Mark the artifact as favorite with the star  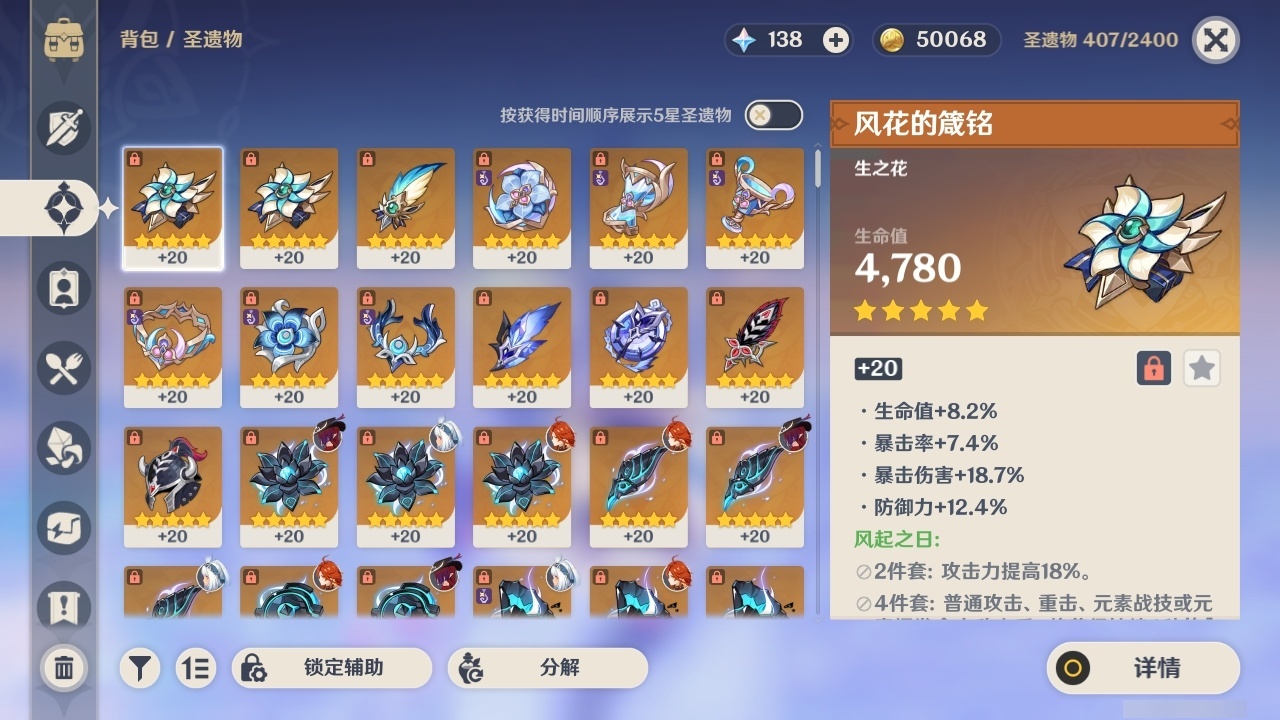tap(1201, 368)
